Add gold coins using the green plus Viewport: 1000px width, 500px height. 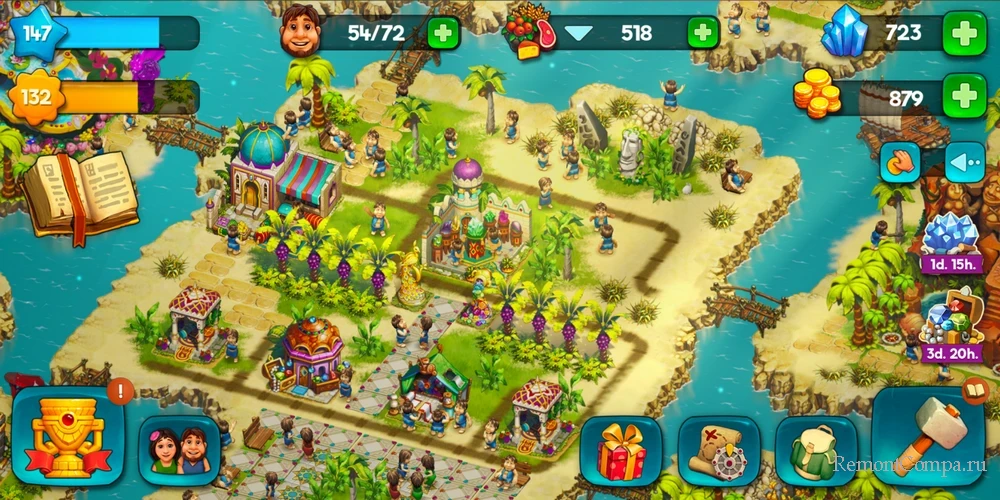(964, 97)
